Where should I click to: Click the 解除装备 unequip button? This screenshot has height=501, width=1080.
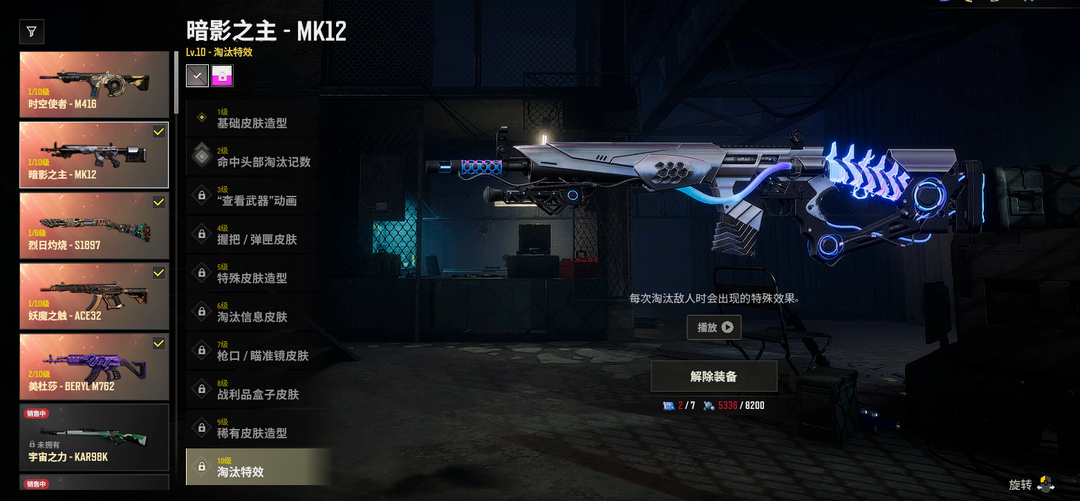[714, 377]
